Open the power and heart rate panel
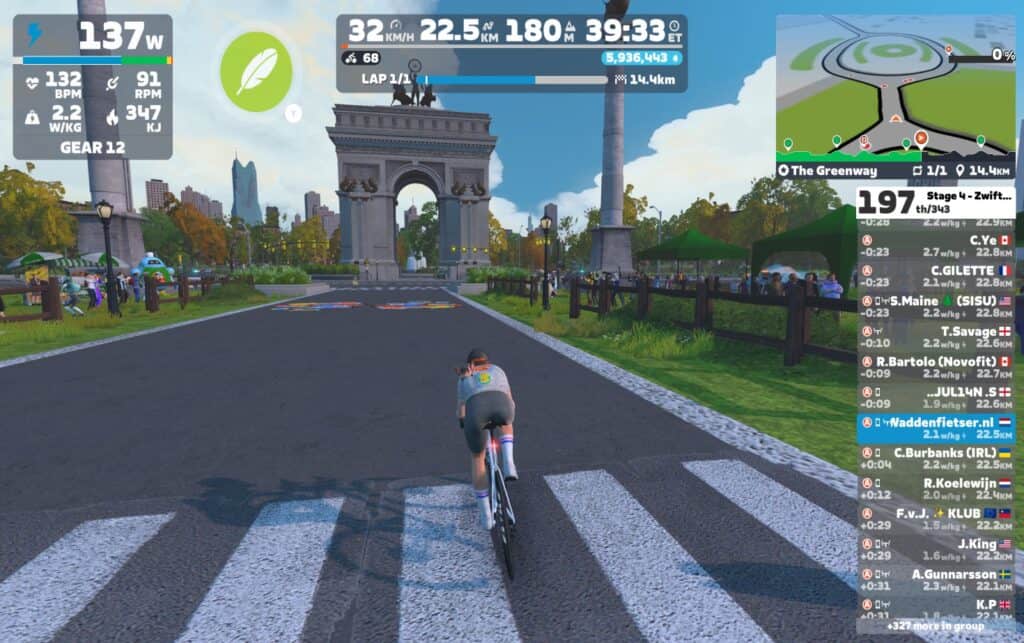The height and width of the screenshot is (643, 1024). click(92, 87)
